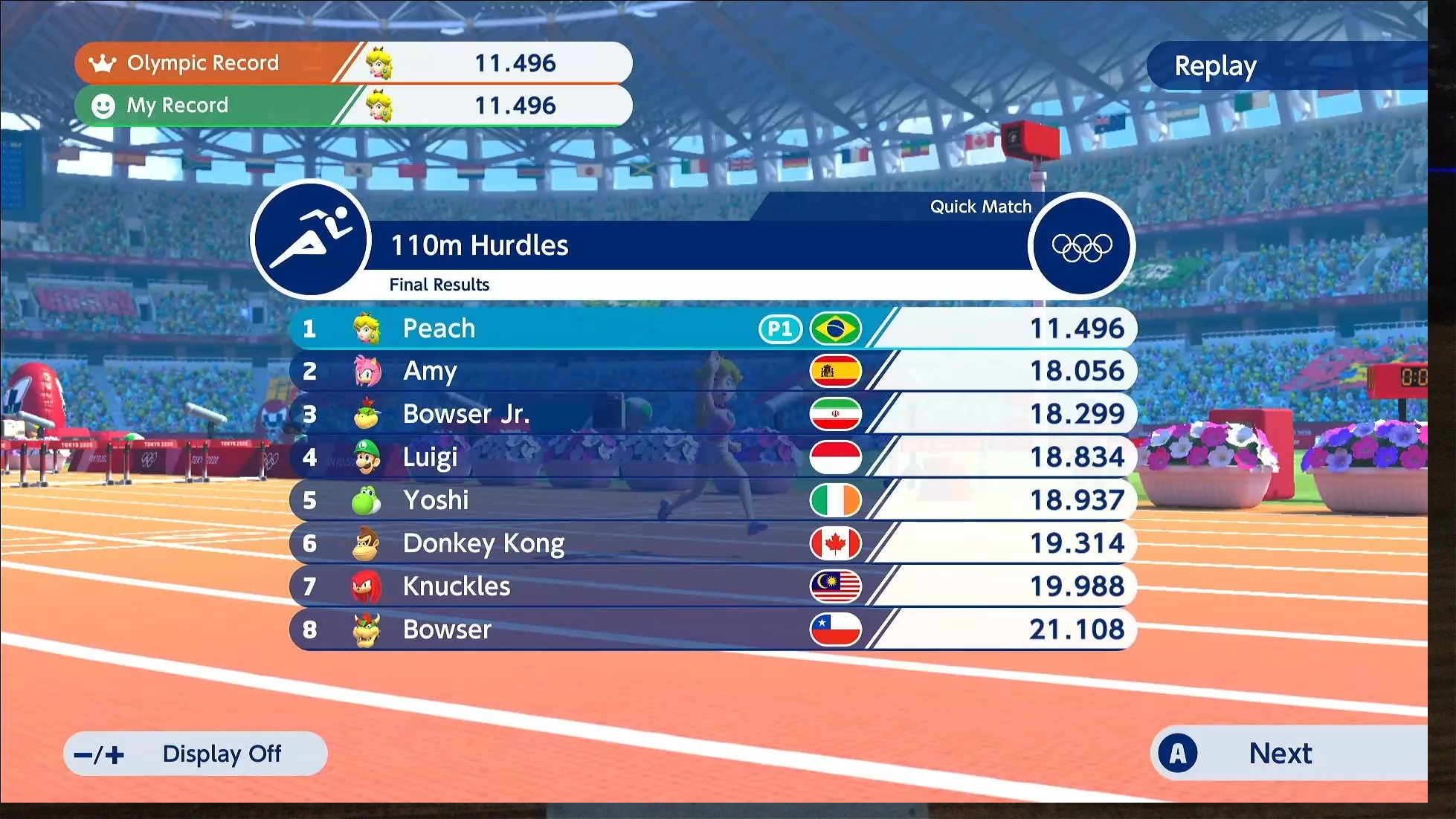Select Peach's first place result row
The height and width of the screenshot is (819, 1456).
coord(712,328)
